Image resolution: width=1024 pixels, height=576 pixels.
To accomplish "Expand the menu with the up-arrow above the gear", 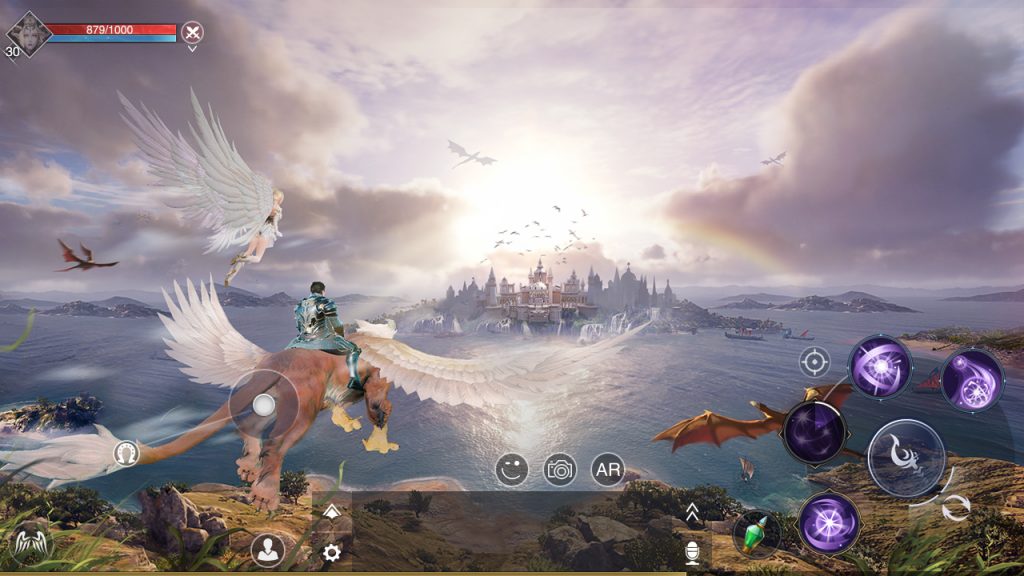I will pyautogui.click(x=332, y=512).
